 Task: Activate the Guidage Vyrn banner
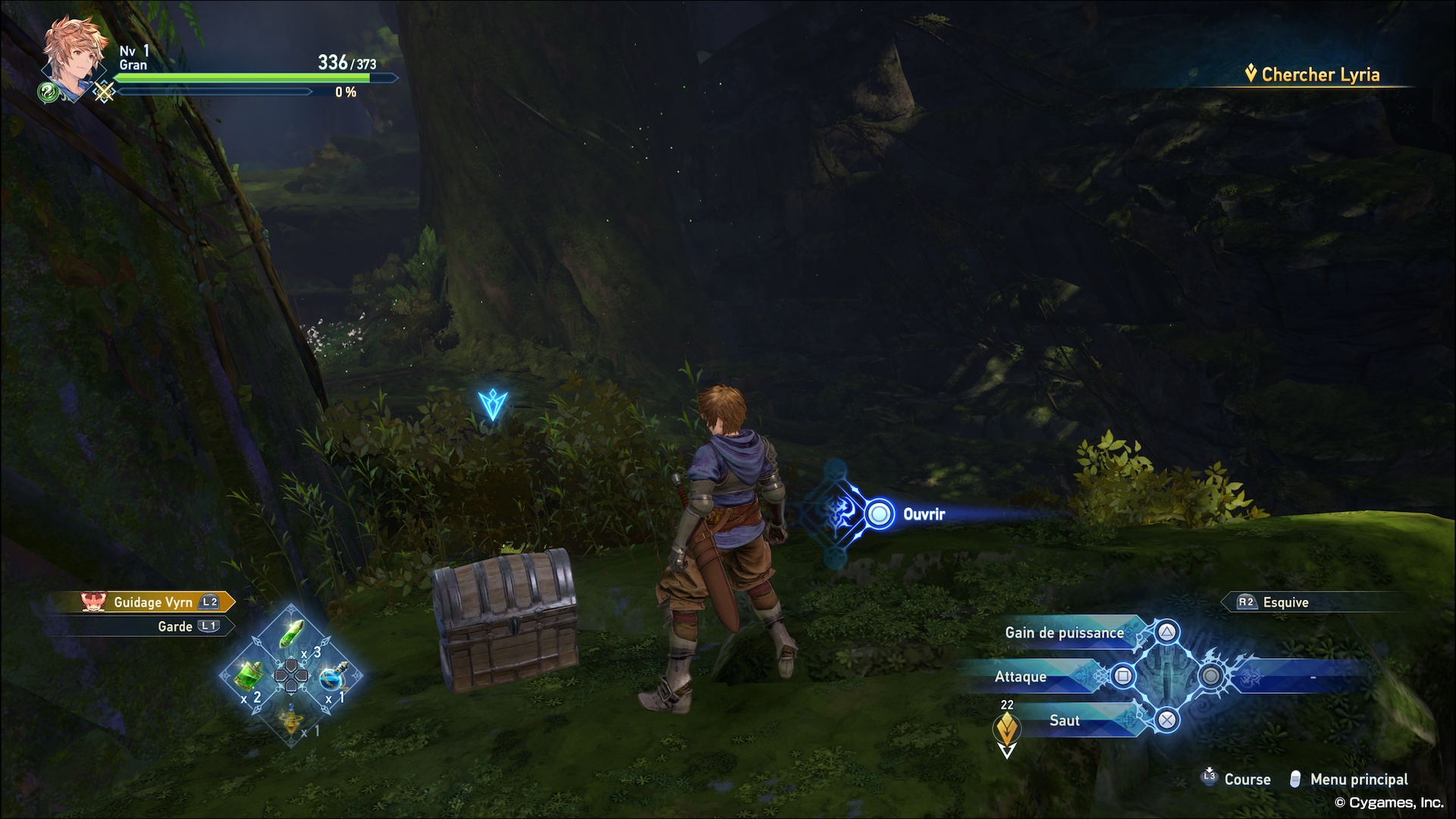click(x=152, y=602)
